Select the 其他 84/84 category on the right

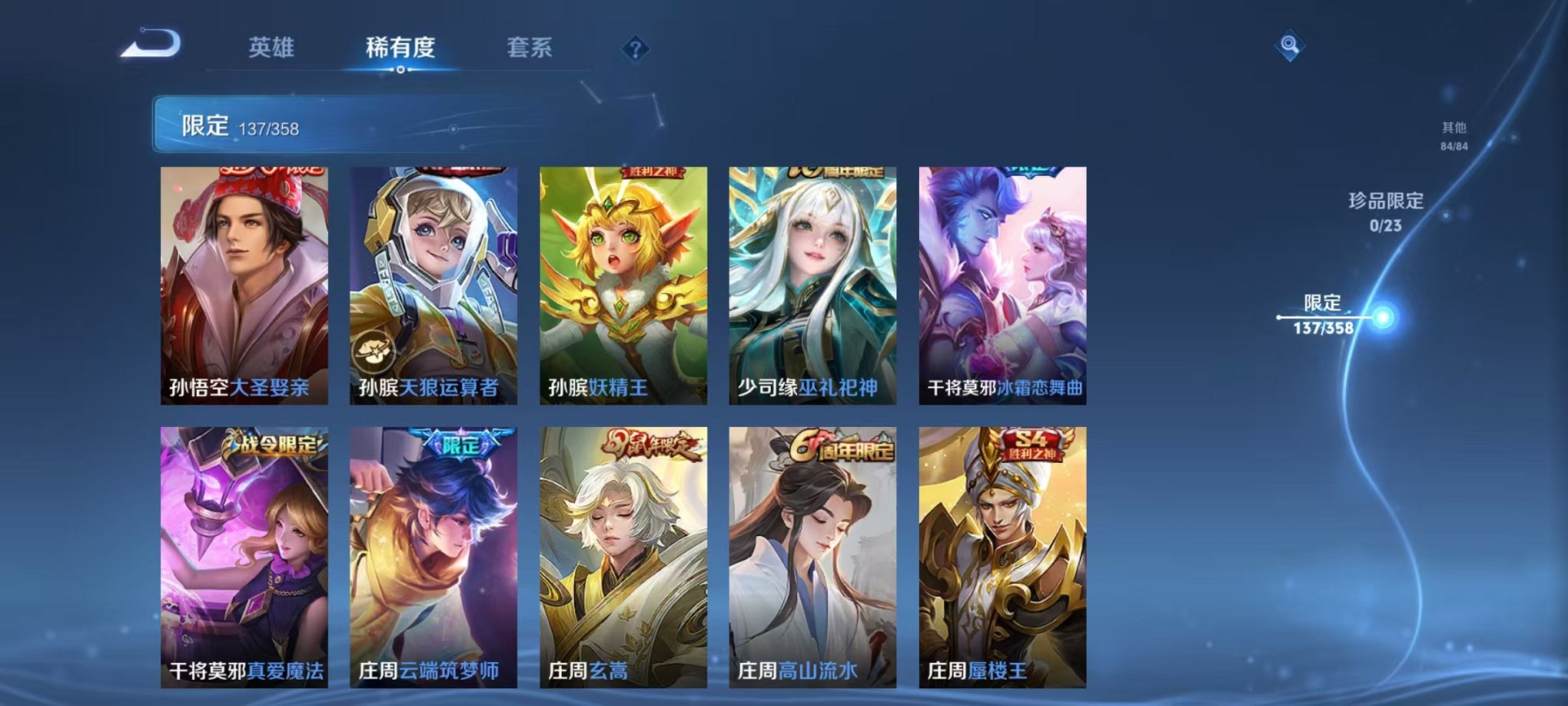[x=1453, y=137]
